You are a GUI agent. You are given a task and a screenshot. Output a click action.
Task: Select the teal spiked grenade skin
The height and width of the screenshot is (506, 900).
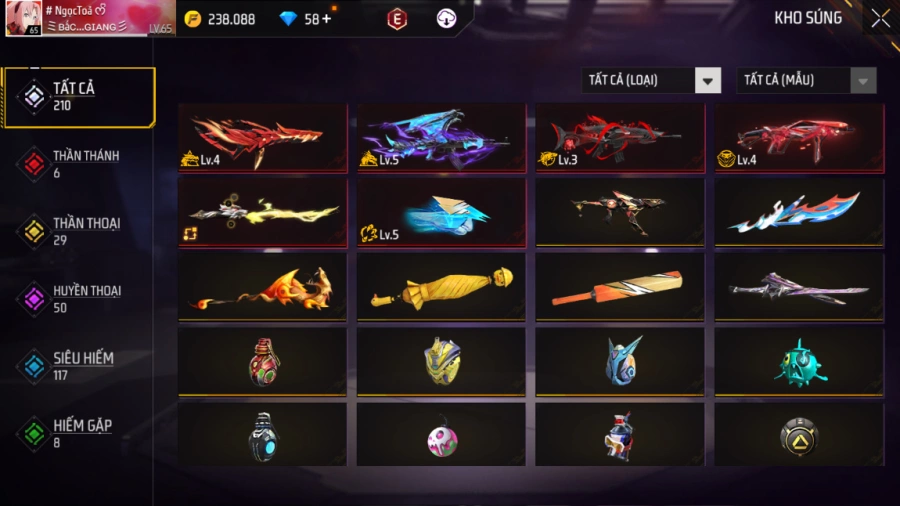pyautogui.click(x=798, y=361)
